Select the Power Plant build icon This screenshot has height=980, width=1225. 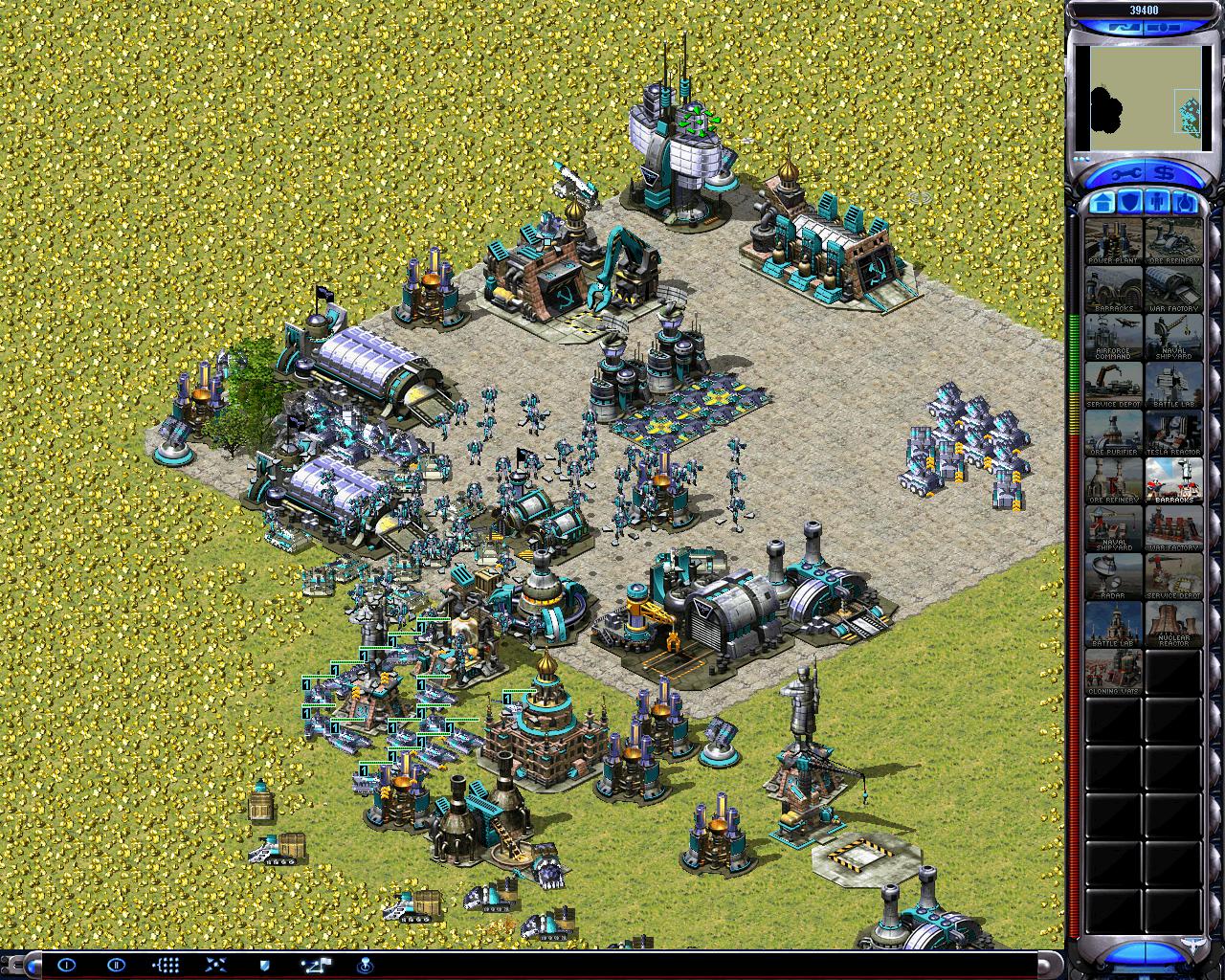click(x=1113, y=240)
